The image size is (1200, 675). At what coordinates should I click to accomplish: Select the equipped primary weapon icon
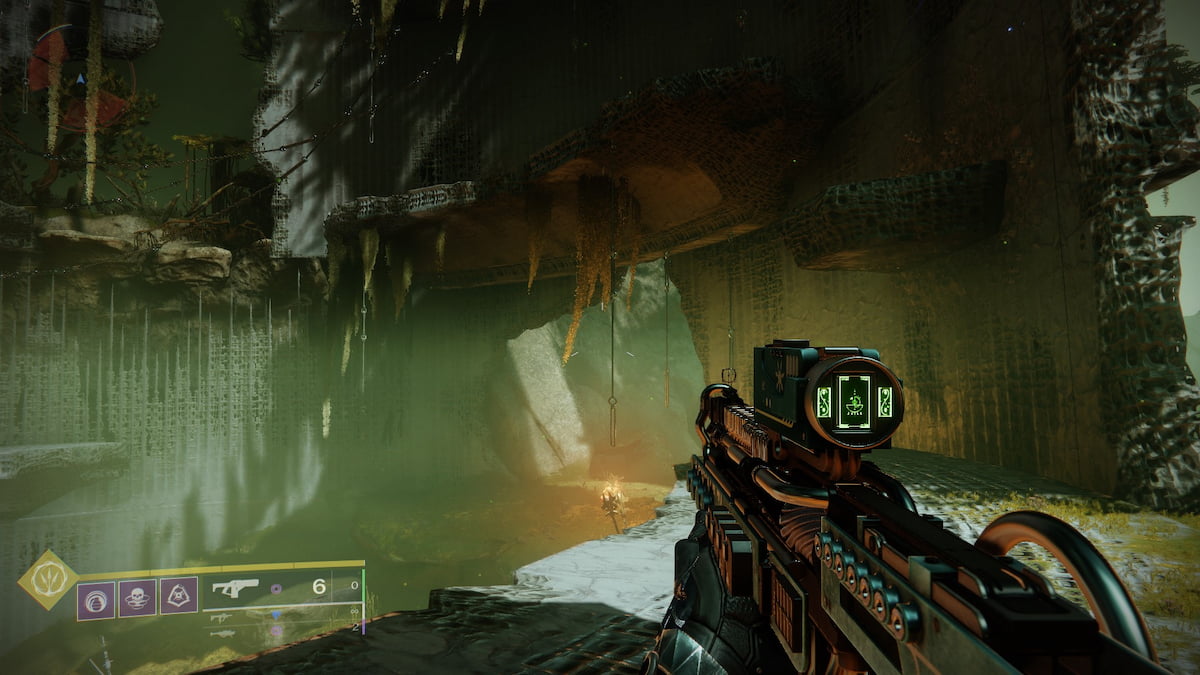236,588
